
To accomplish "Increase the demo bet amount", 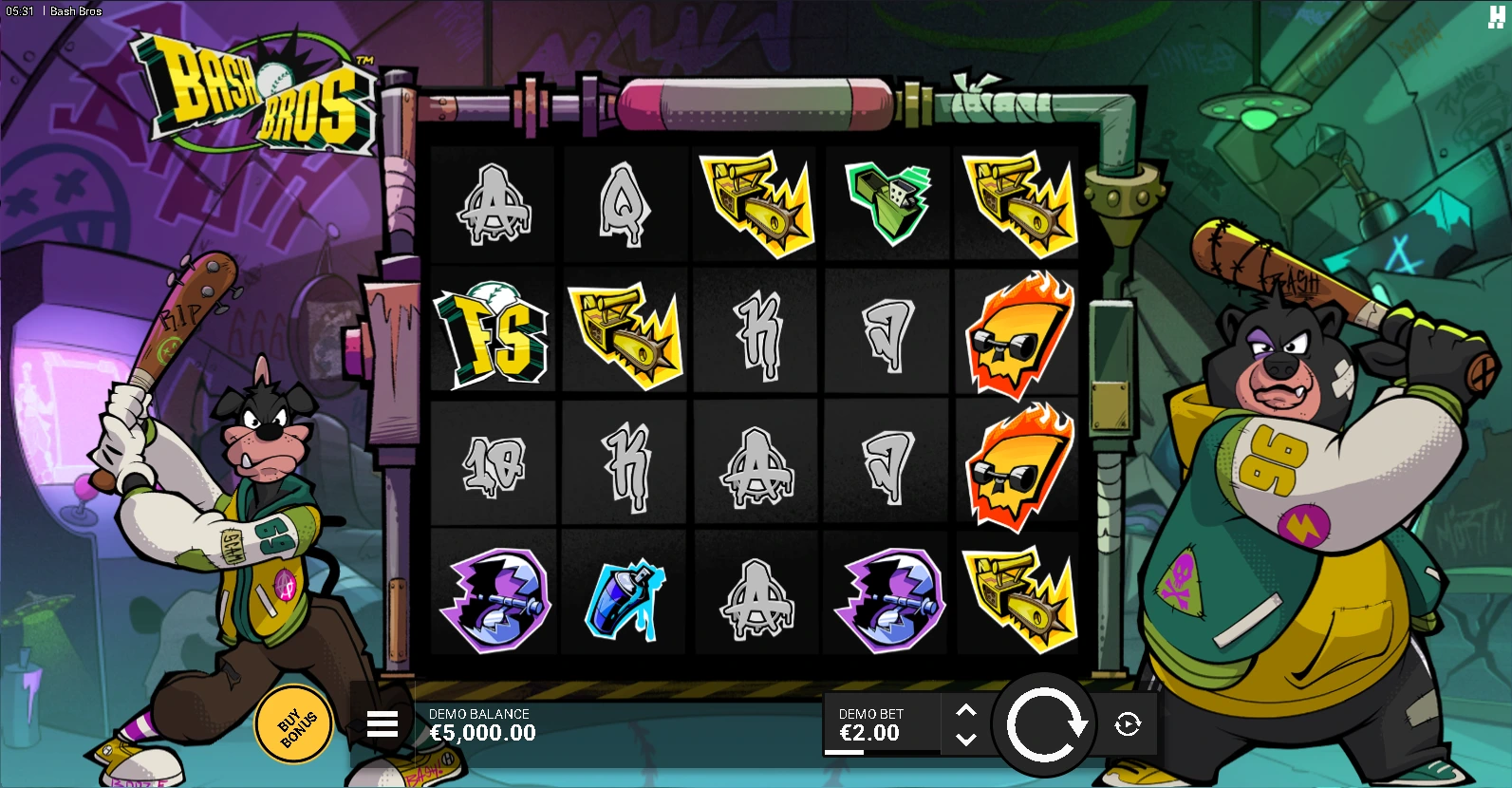I will pos(965,710).
